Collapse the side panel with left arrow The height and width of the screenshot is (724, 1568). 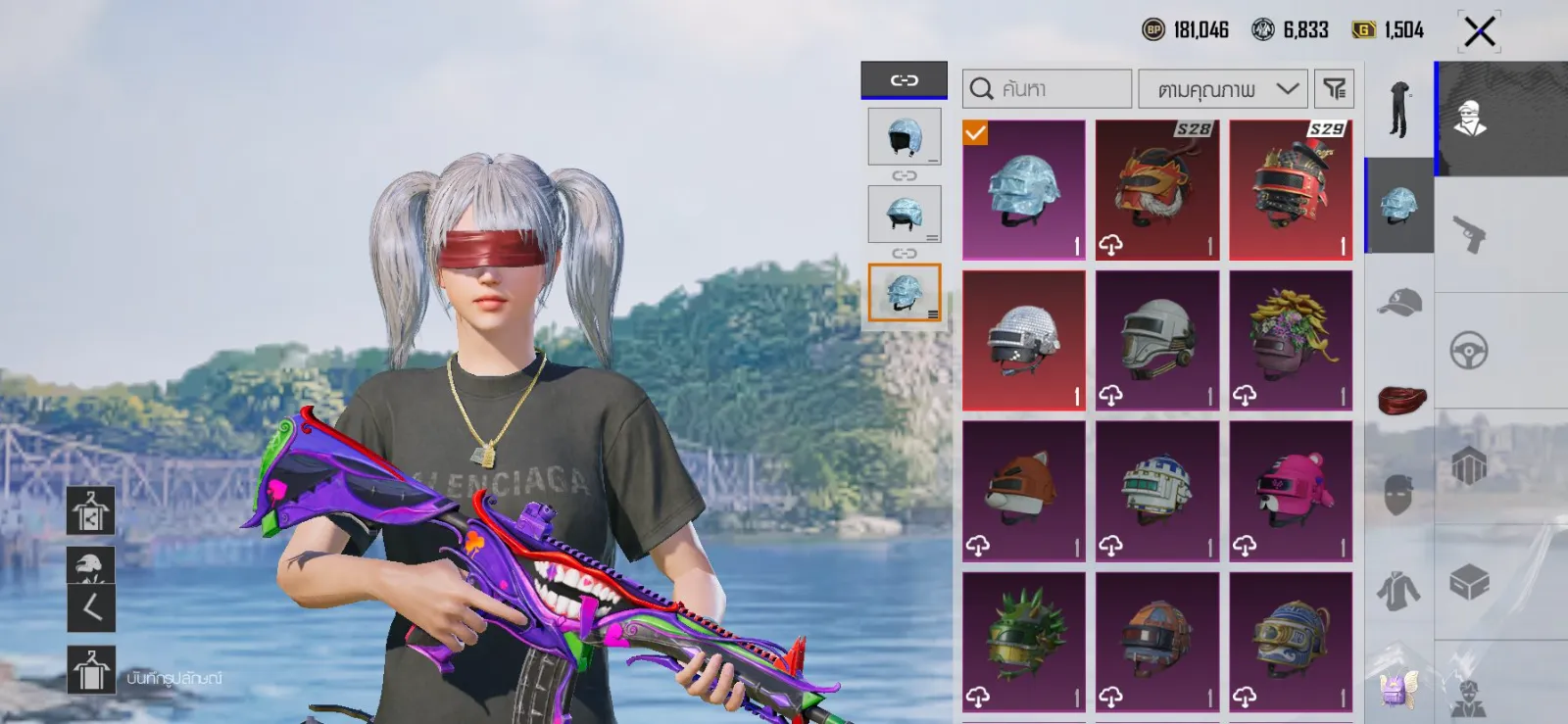click(x=91, y=608)
